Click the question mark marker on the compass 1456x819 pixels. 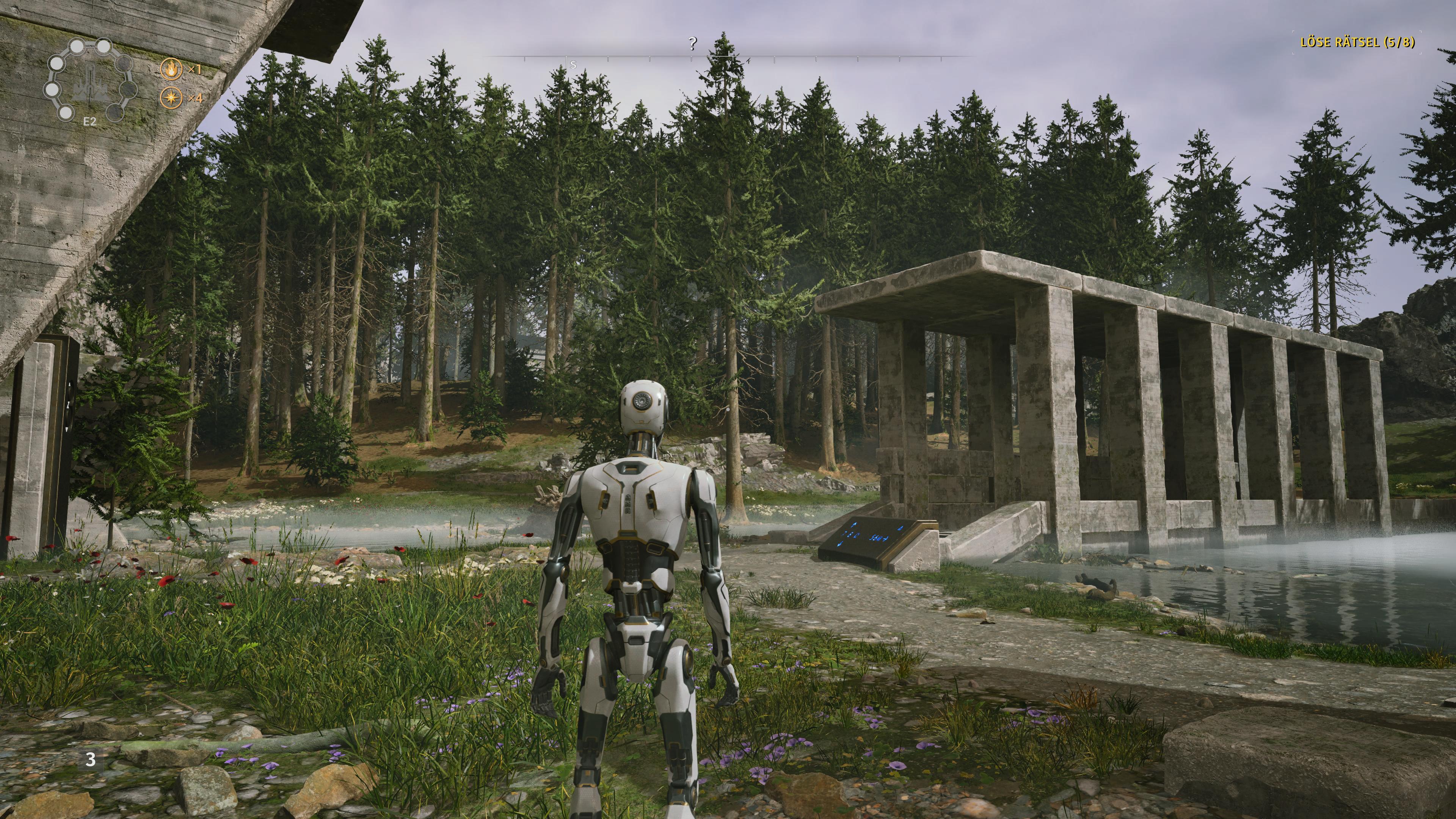click(692, 43)
